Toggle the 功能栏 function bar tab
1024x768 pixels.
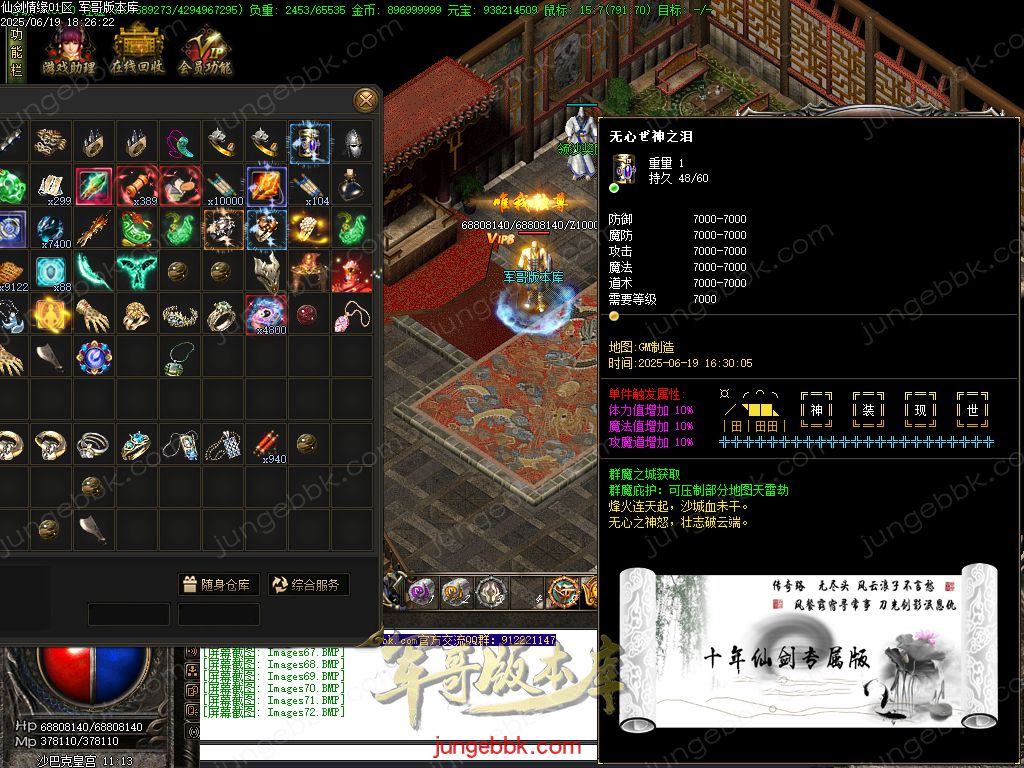point(16,54)
